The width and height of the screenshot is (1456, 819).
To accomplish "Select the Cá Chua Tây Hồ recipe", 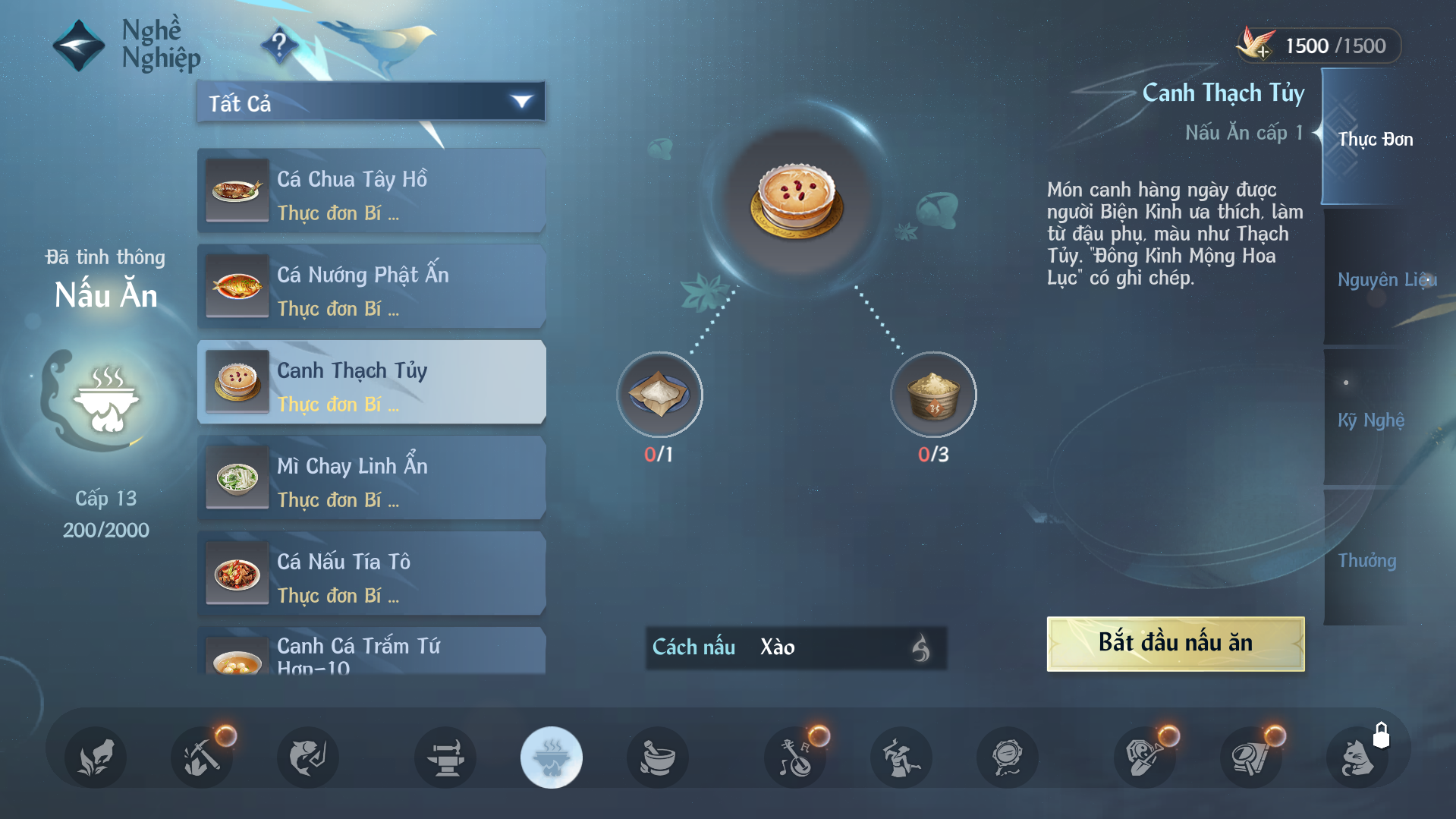I will (x=371, y=191).
